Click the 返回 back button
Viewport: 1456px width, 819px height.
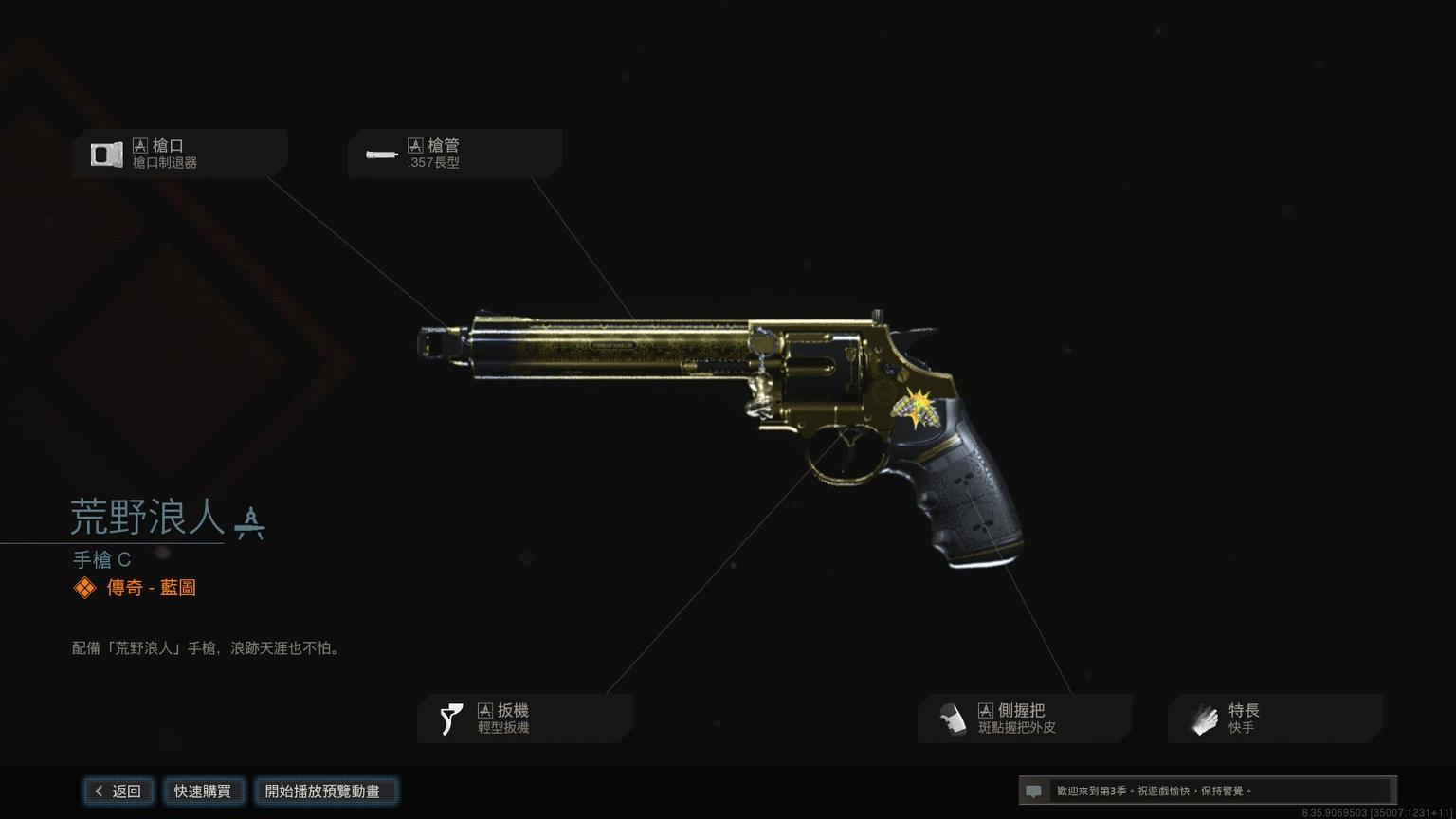(118, 791)
